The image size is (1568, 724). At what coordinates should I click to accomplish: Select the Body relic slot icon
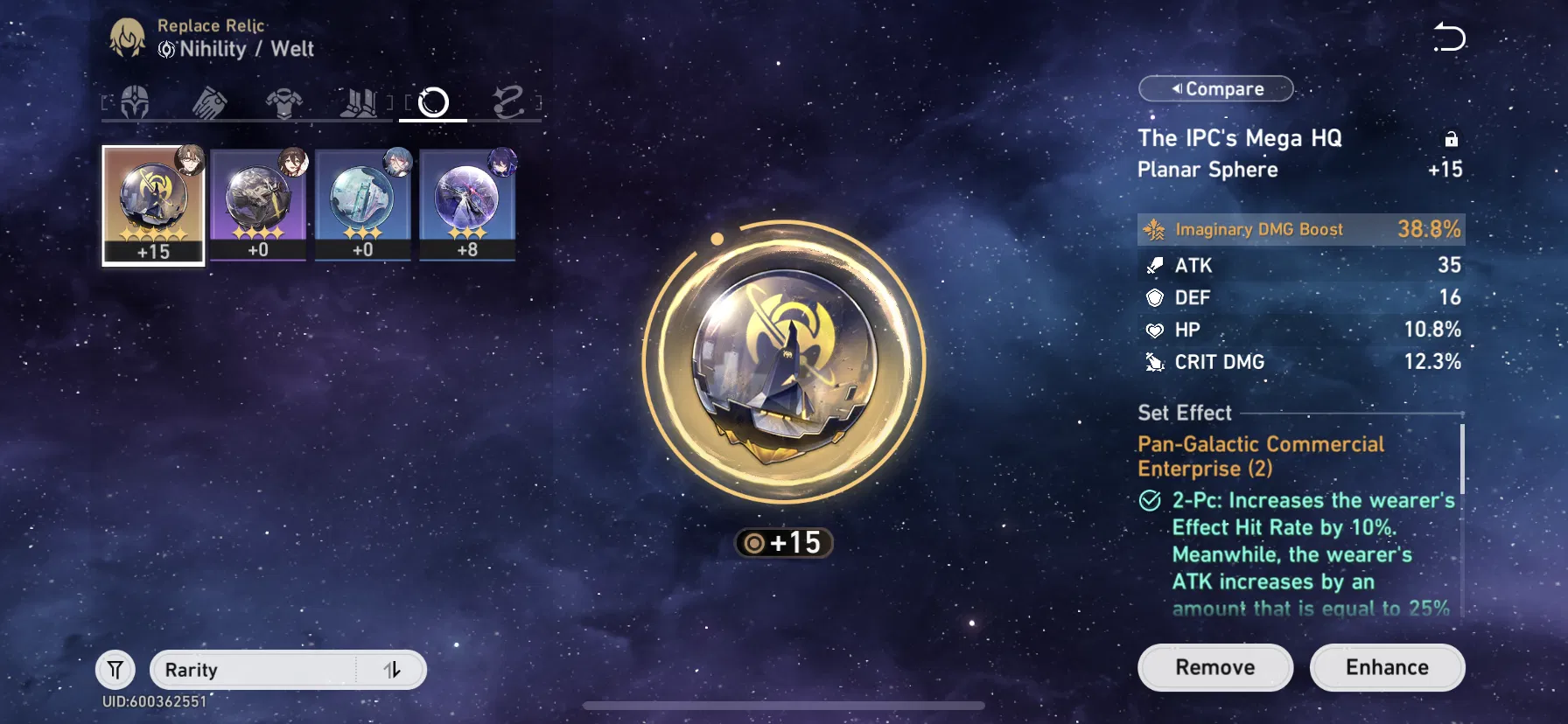(x=284, y=102)
